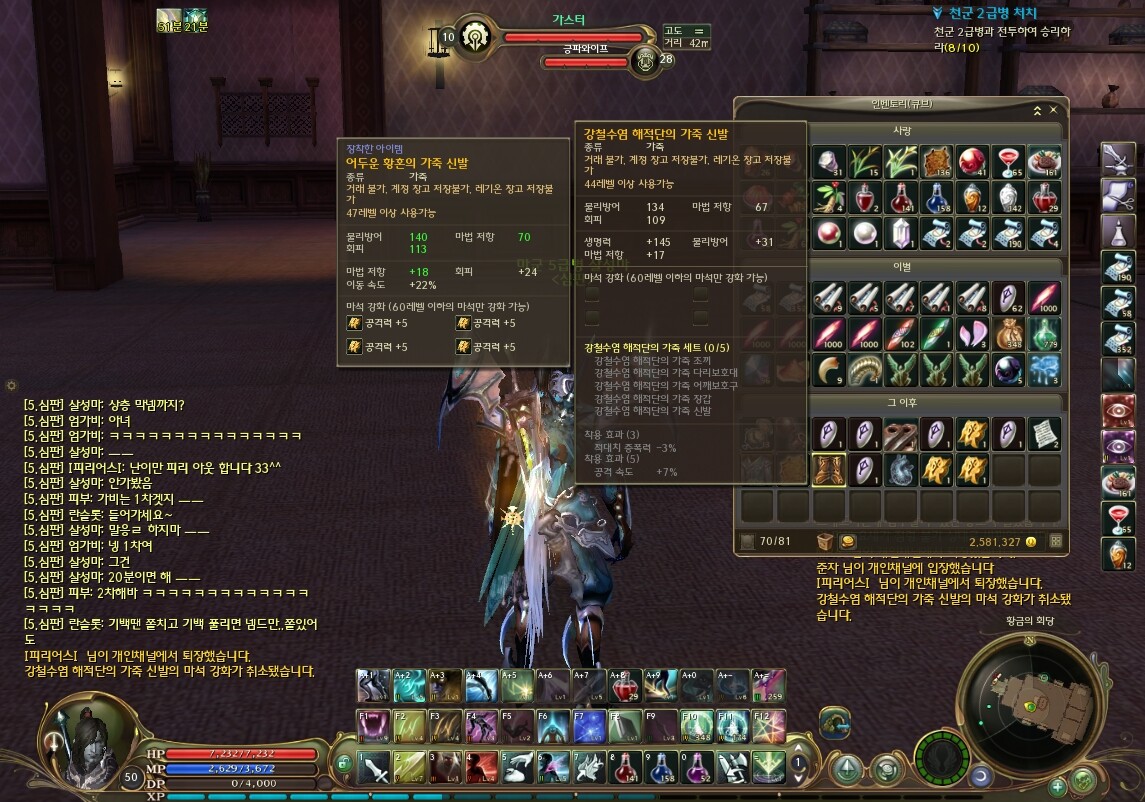Use the purple potion in hotbar slot 0

coord(696,767)
